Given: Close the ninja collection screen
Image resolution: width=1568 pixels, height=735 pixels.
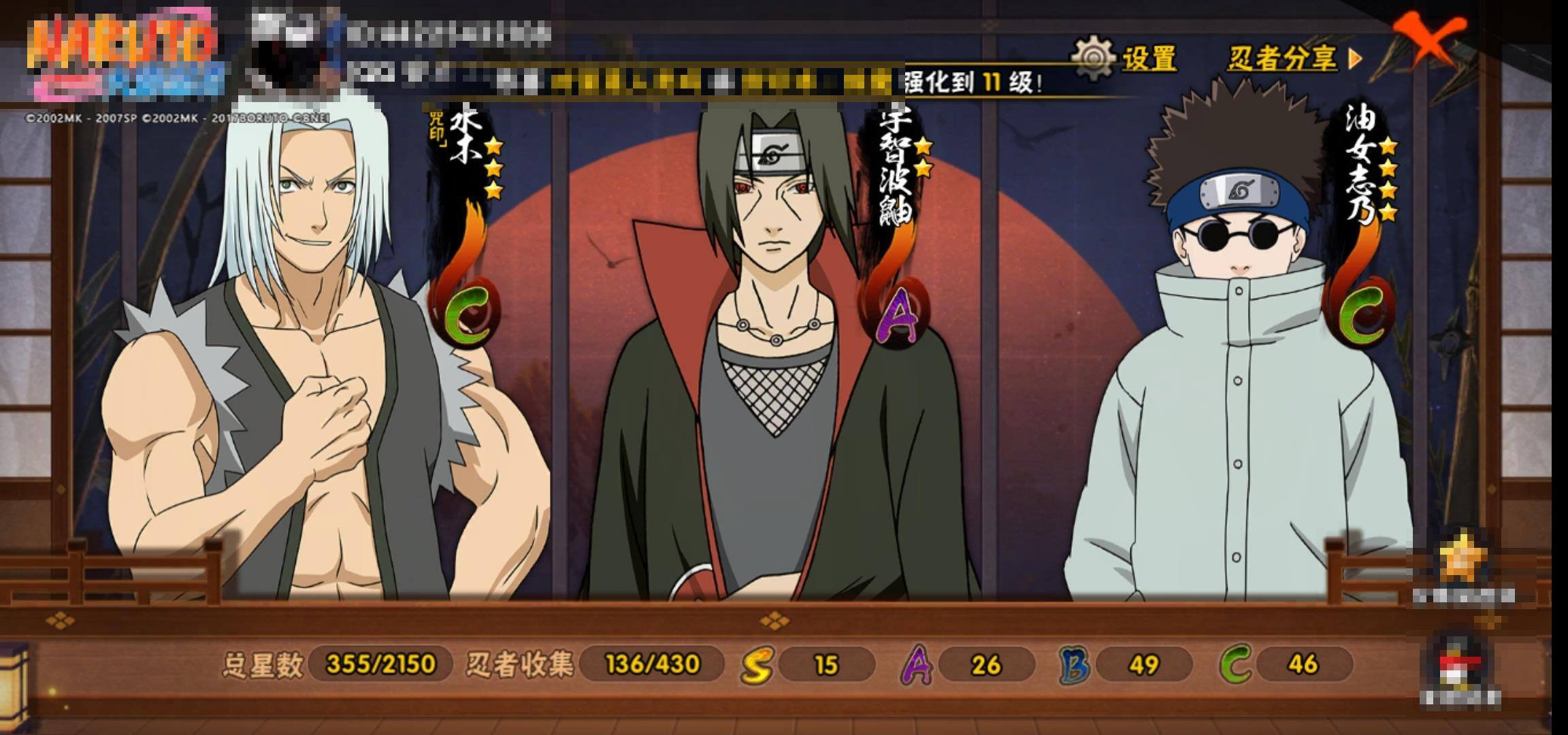Looking at the screenshot, I should [1428, 39].
